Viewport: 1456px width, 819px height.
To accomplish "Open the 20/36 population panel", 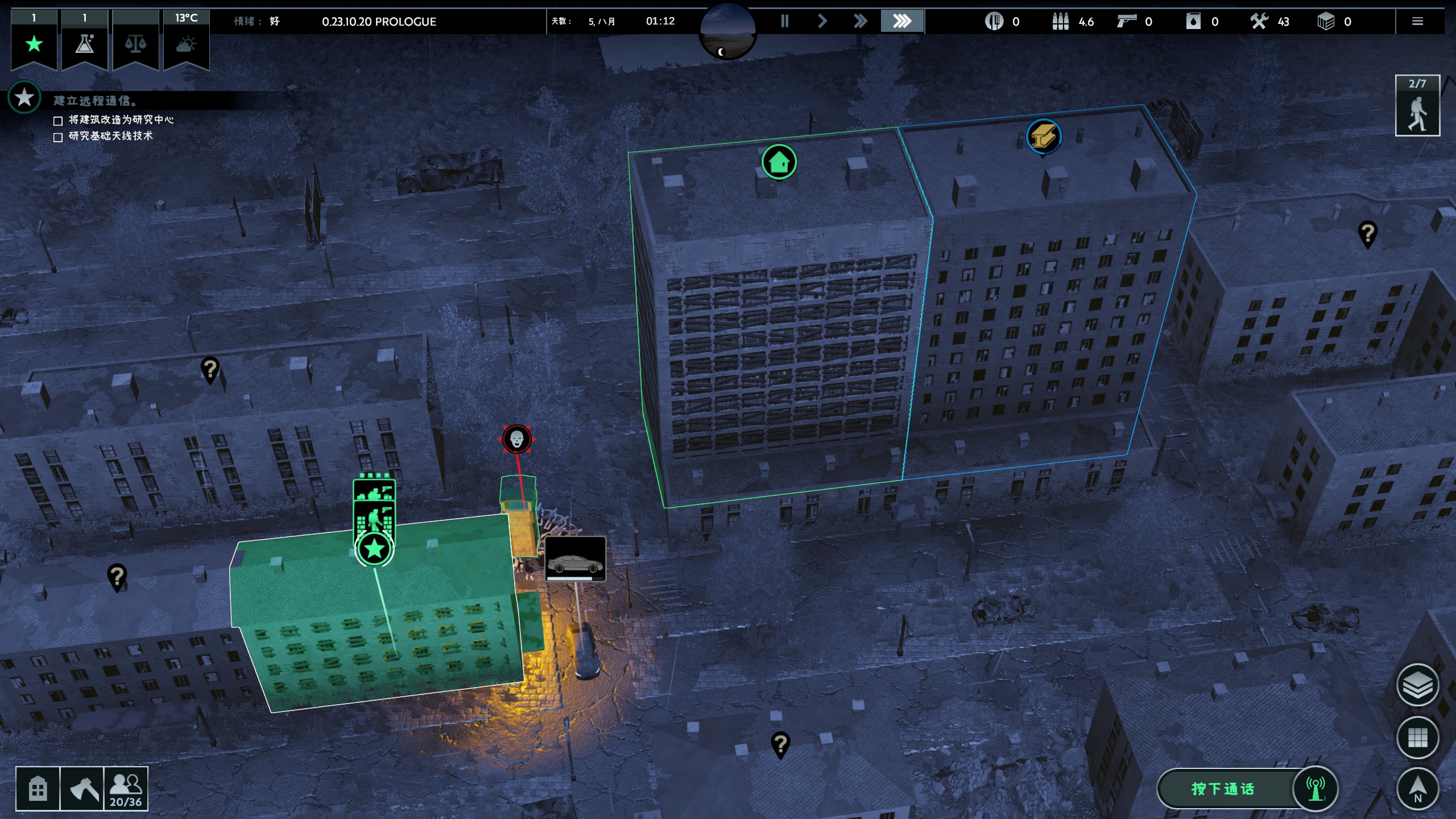I will pyautogui.click(x=126, y=789).
